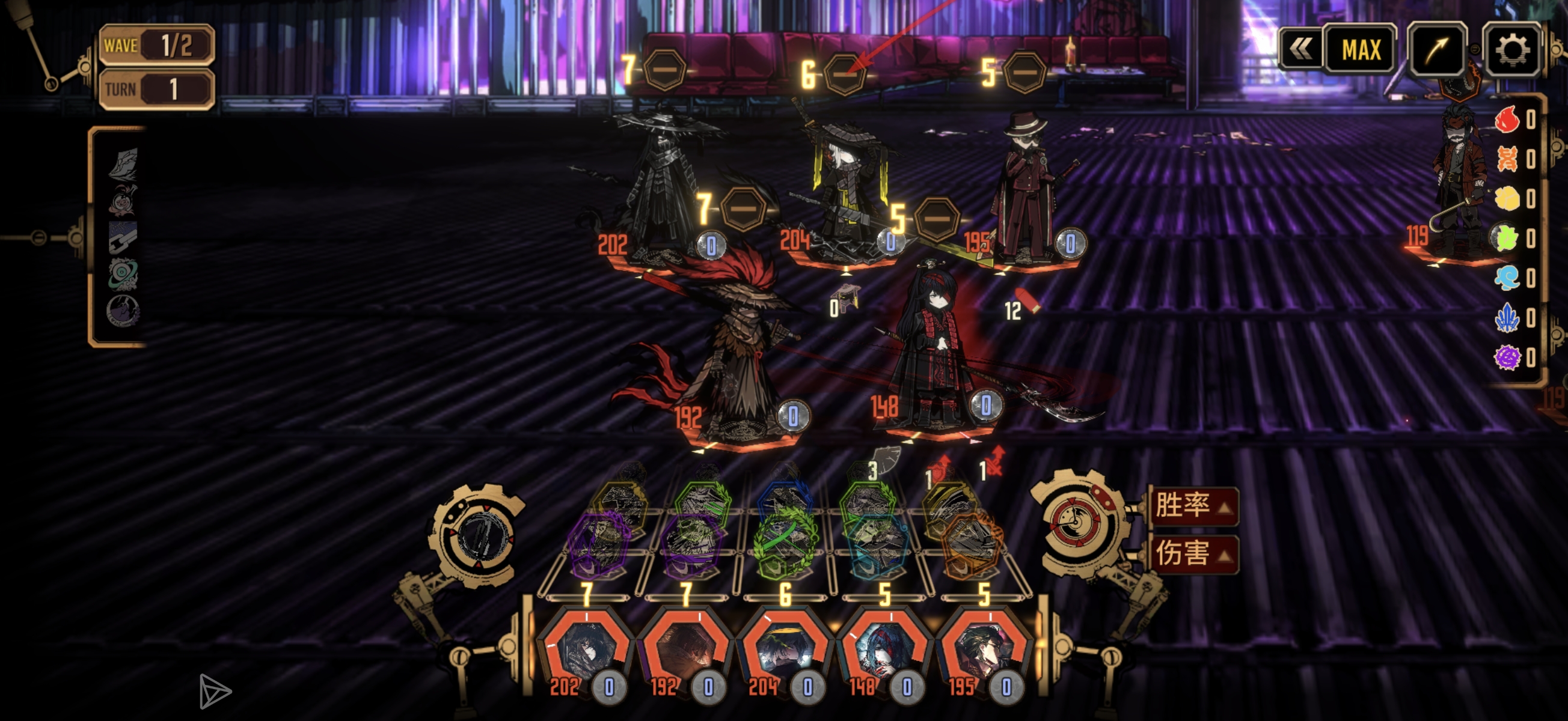Image resolution: width=1568 pixels, height=721 pixels.
Task: Inspect the flask icon in side panel
Action: tap(122, 201)
